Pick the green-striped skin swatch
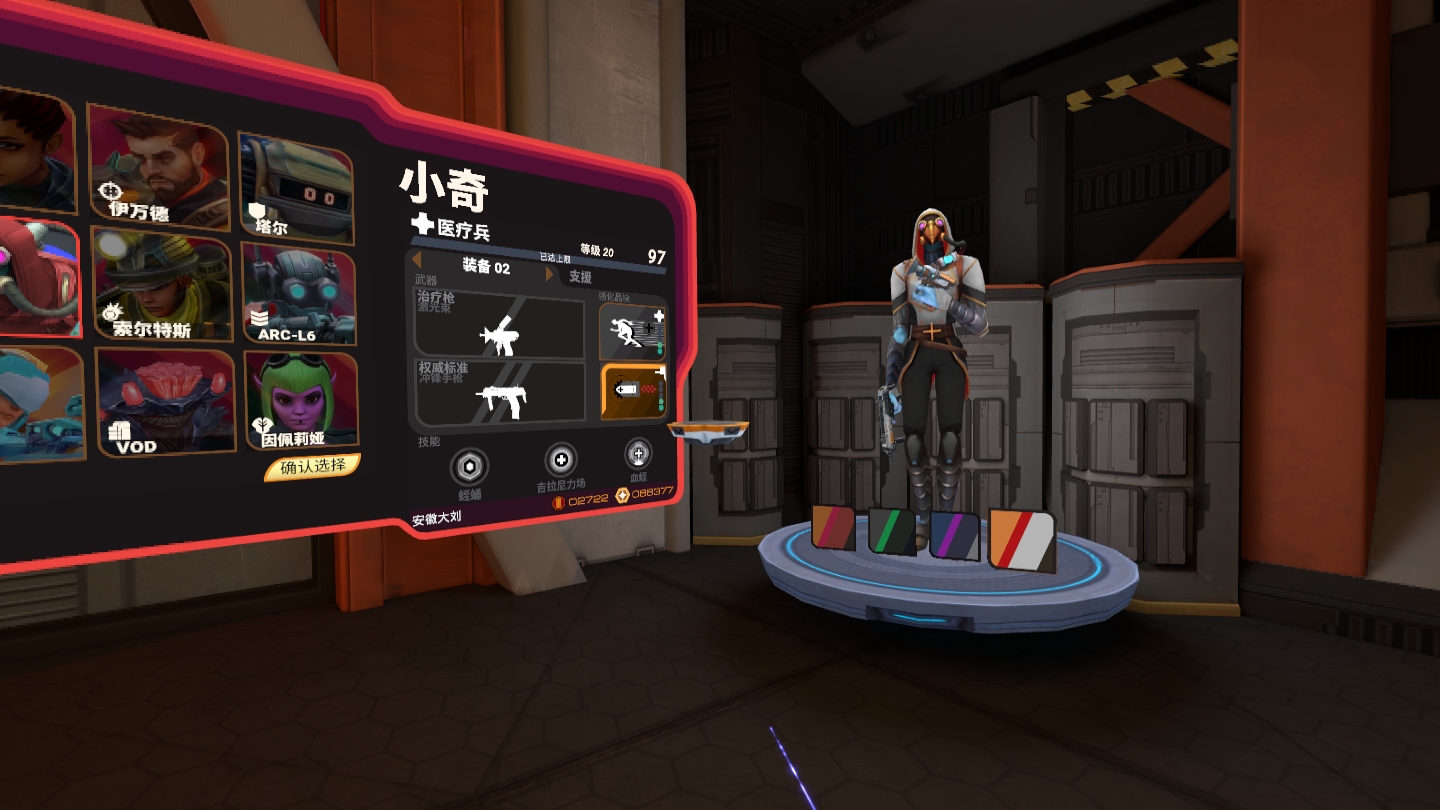The image size is (1440, 810). [x=891, y=531]
